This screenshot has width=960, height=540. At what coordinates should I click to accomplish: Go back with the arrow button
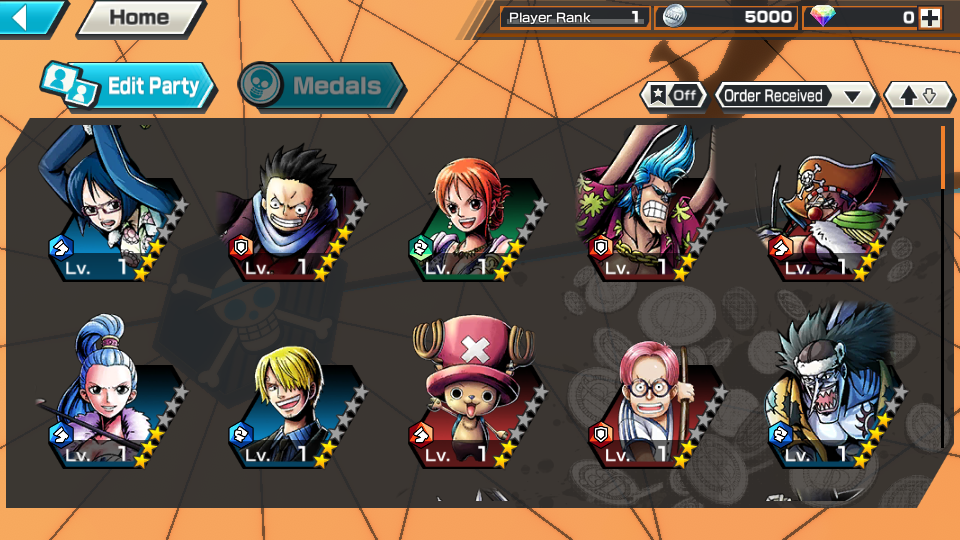click(x=30, y=17)
